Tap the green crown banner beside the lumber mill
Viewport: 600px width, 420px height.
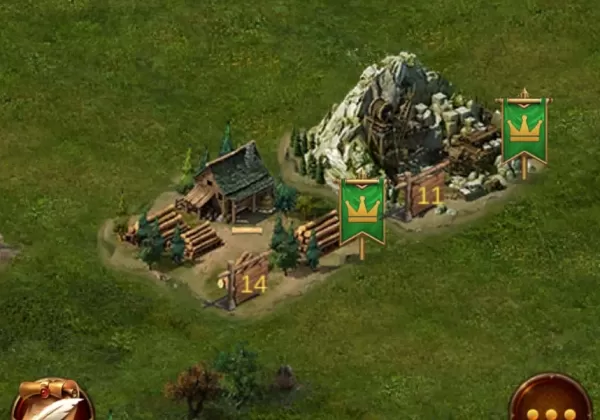pyautogui.click(x=362, y=210)
